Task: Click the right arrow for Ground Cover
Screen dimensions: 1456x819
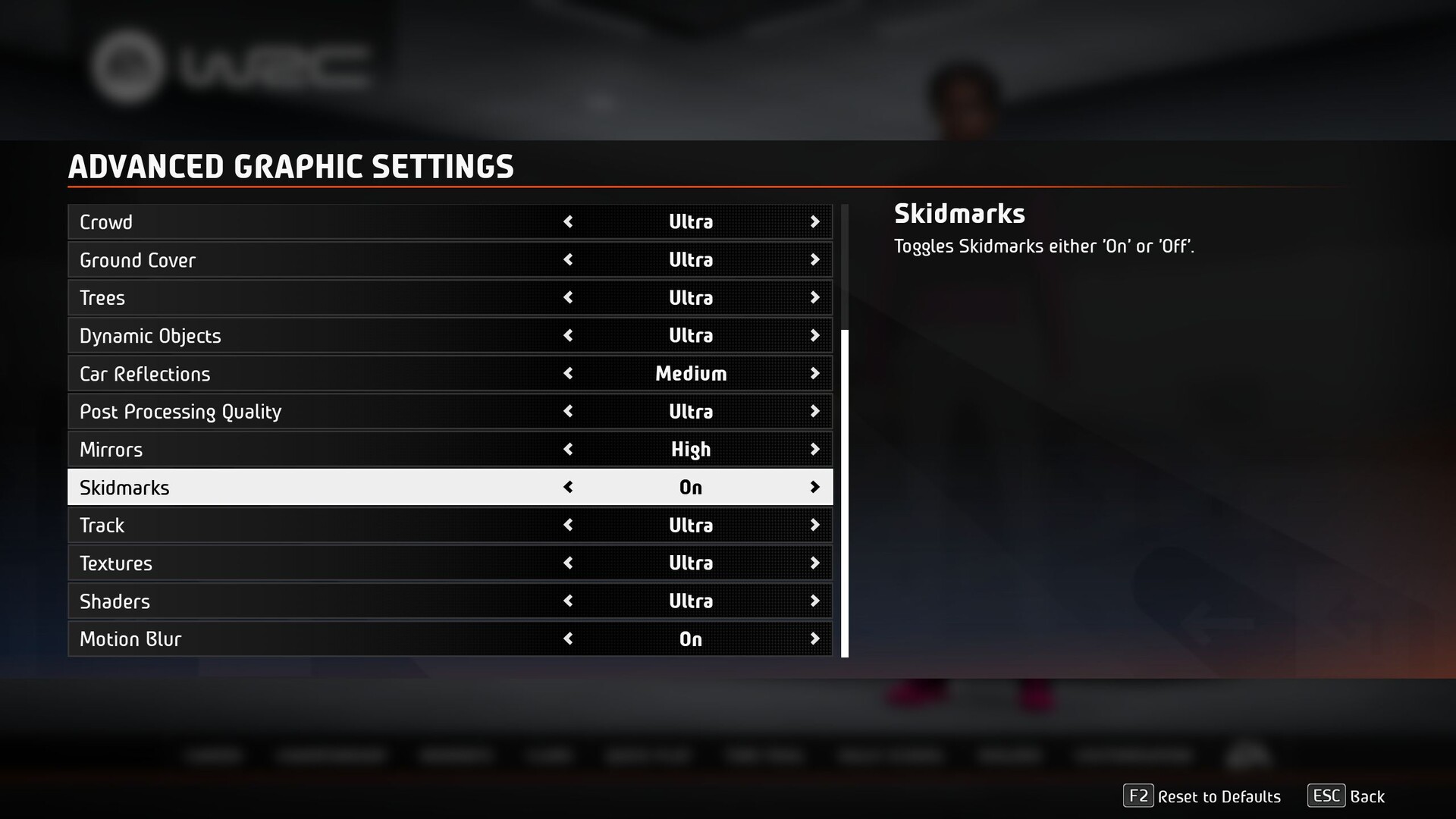Action: point(814,260)
